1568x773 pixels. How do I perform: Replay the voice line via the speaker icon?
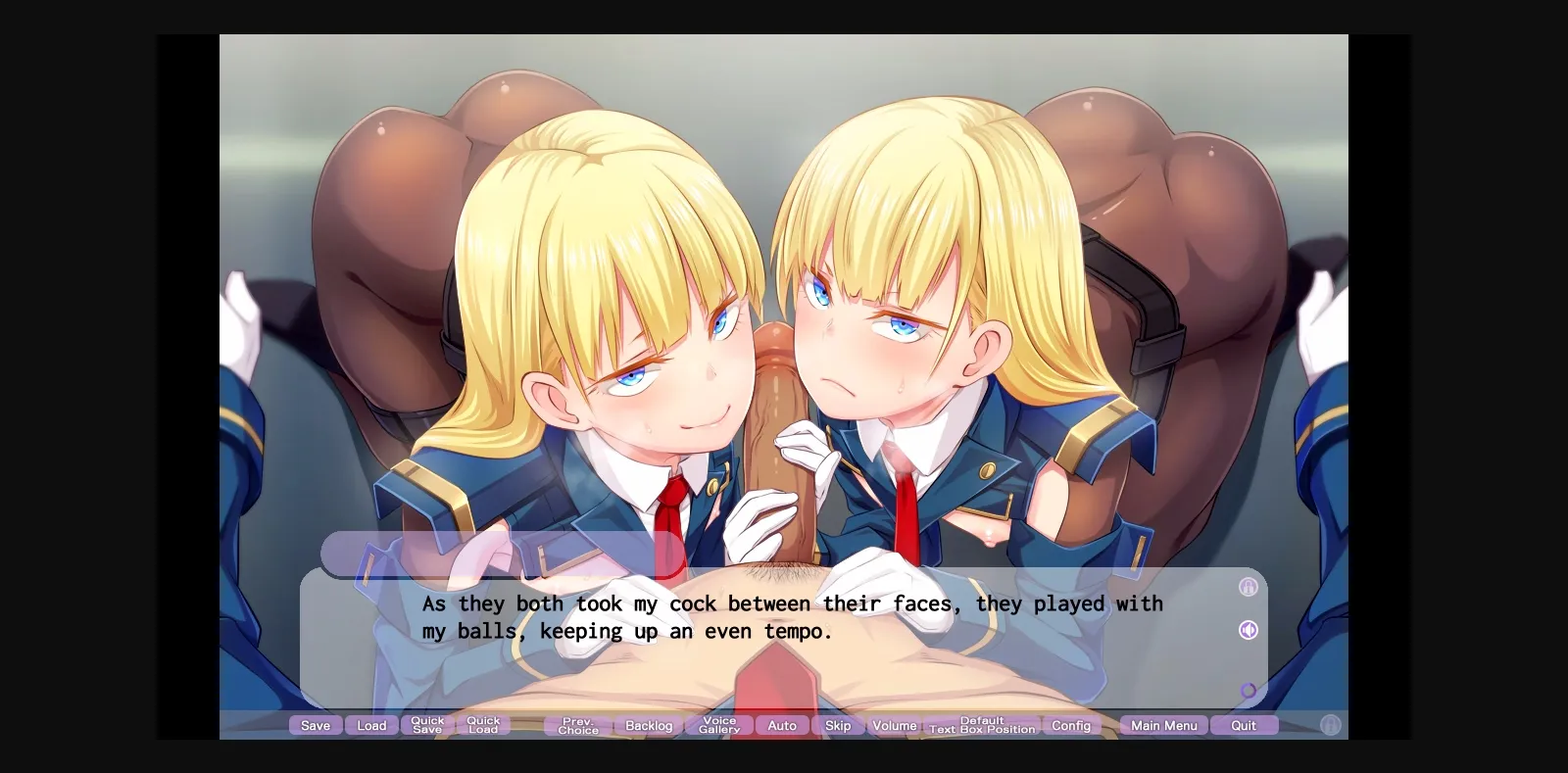(1248, 630)
